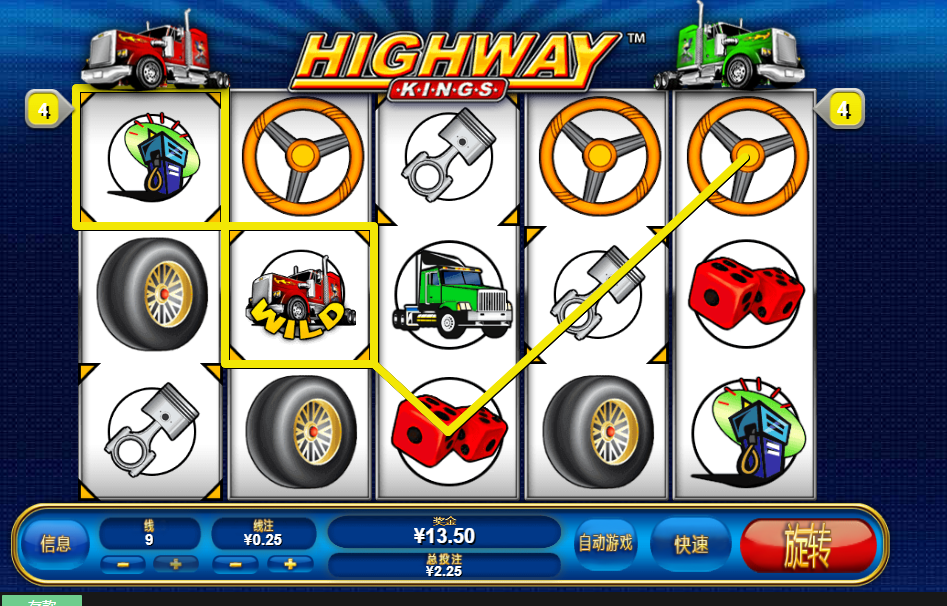Open the 信息 info panel
The height and width of the screenshot is (606, 947).
tap(56, 544)
